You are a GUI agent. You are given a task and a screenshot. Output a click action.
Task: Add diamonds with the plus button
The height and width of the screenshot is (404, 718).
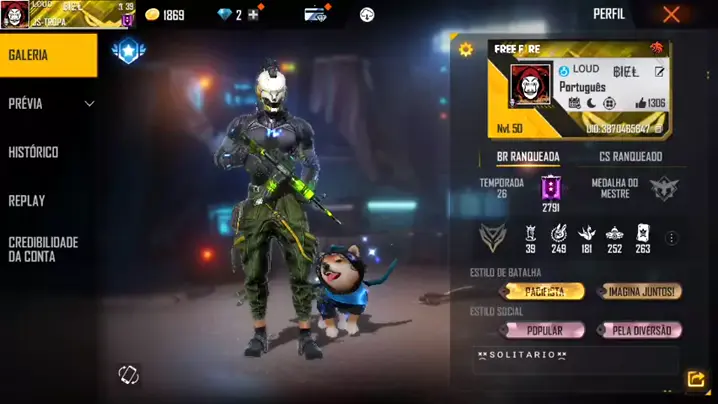click(252, 15)
